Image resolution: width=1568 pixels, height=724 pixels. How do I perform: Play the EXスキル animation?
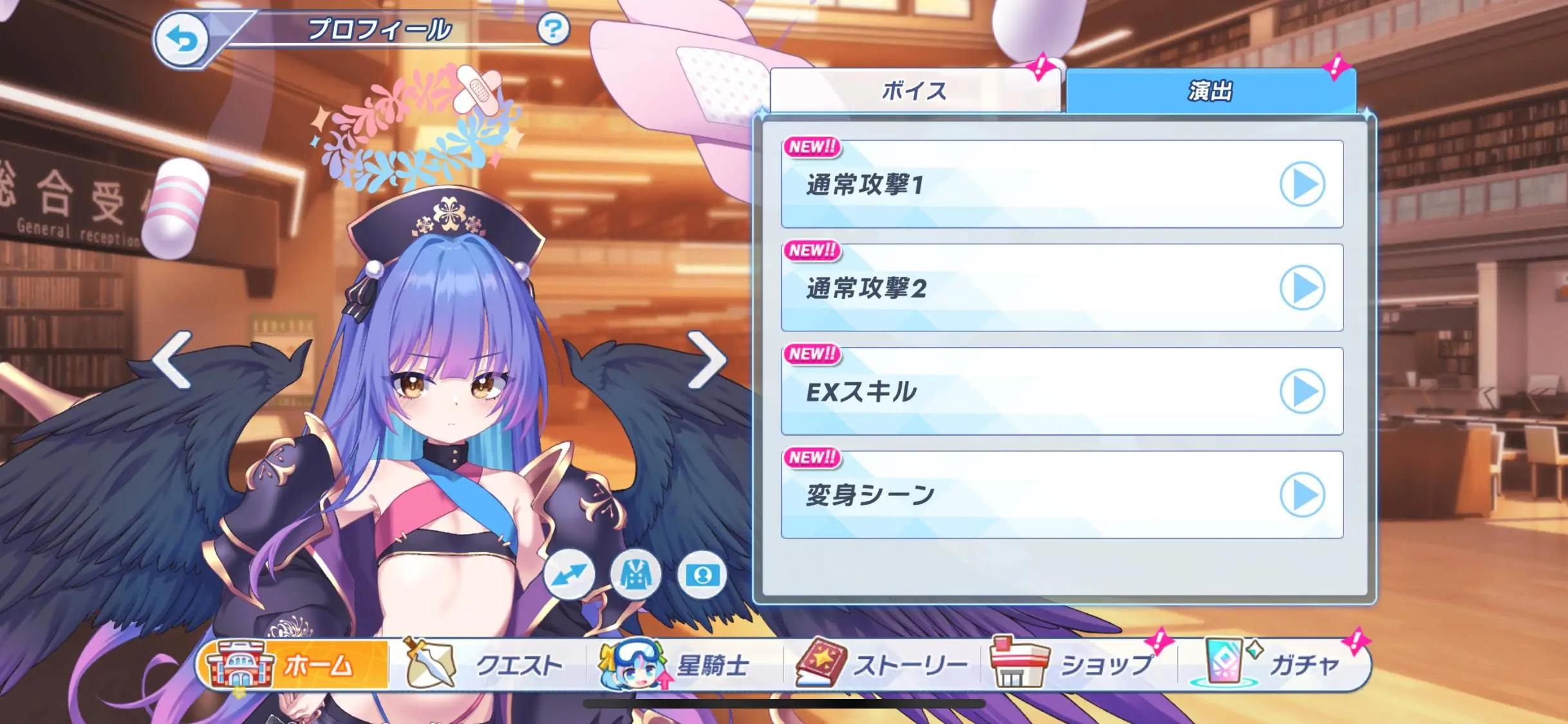point(1302,391)
